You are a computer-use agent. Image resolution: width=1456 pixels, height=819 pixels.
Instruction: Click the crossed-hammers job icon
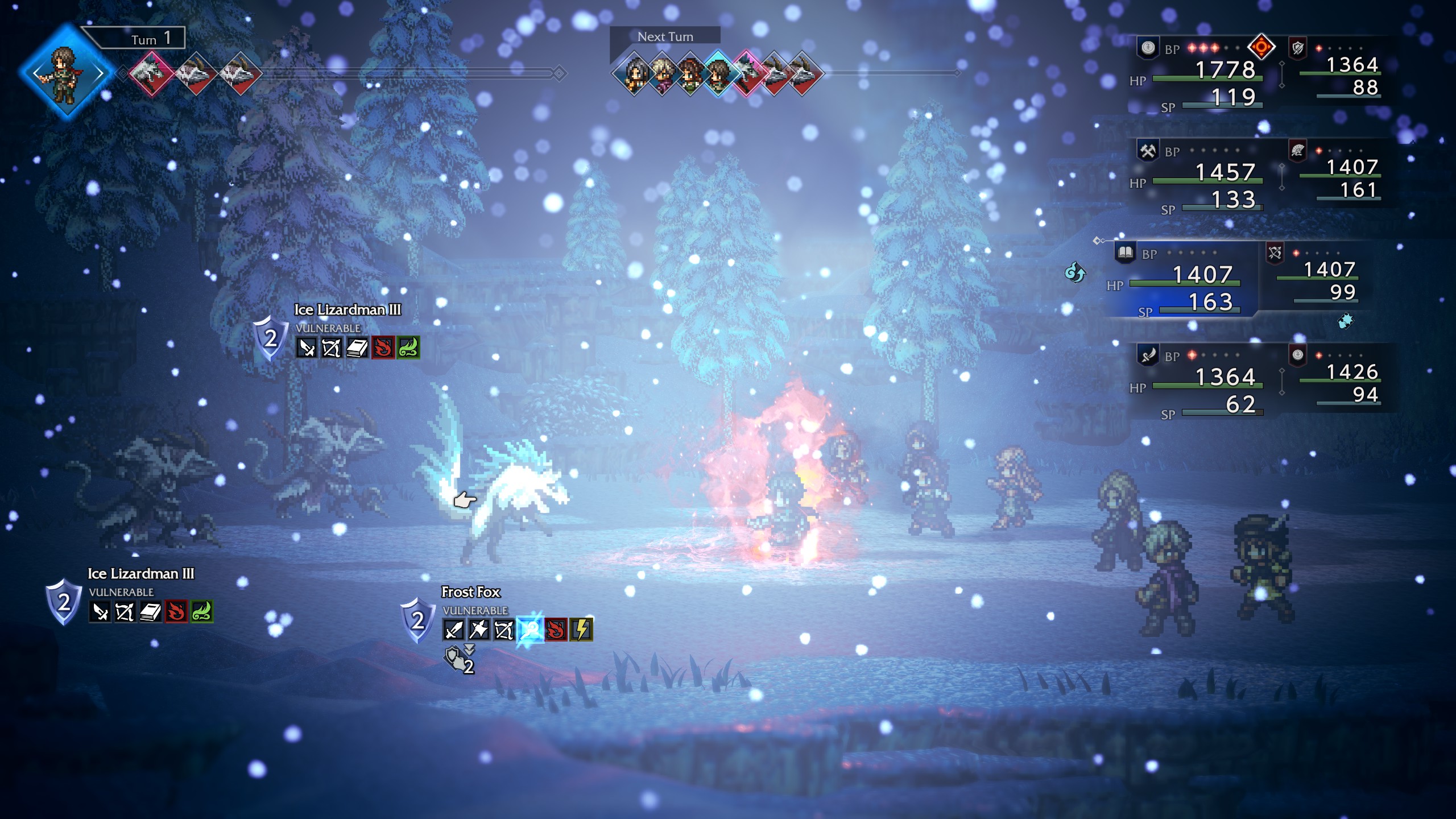tap(1148, 151)
